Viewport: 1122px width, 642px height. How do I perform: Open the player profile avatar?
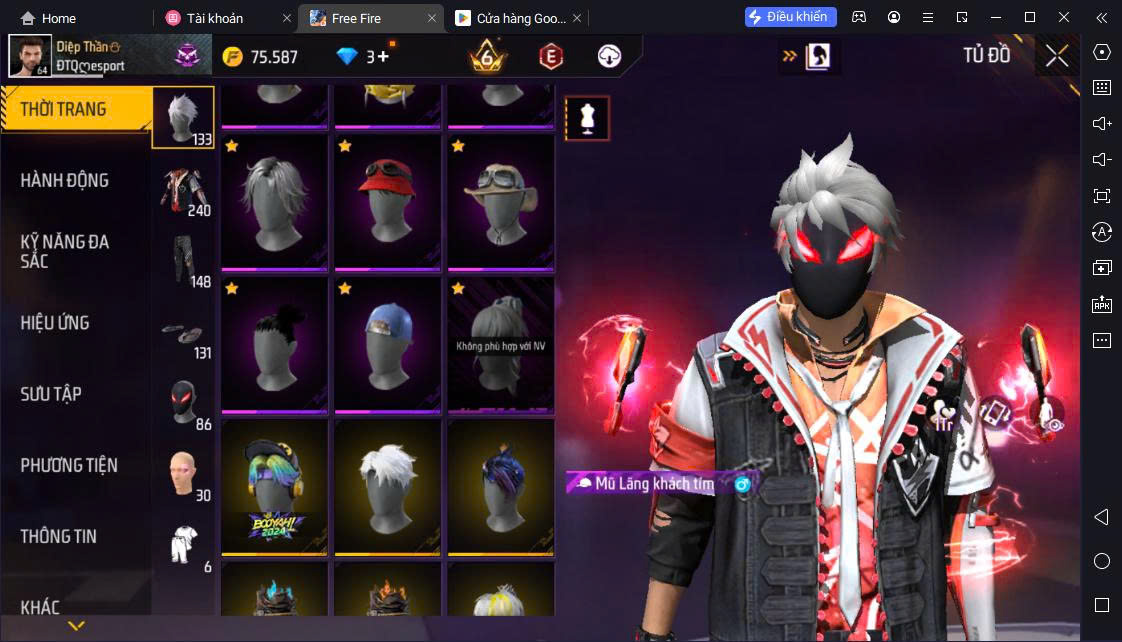[30, 56]
